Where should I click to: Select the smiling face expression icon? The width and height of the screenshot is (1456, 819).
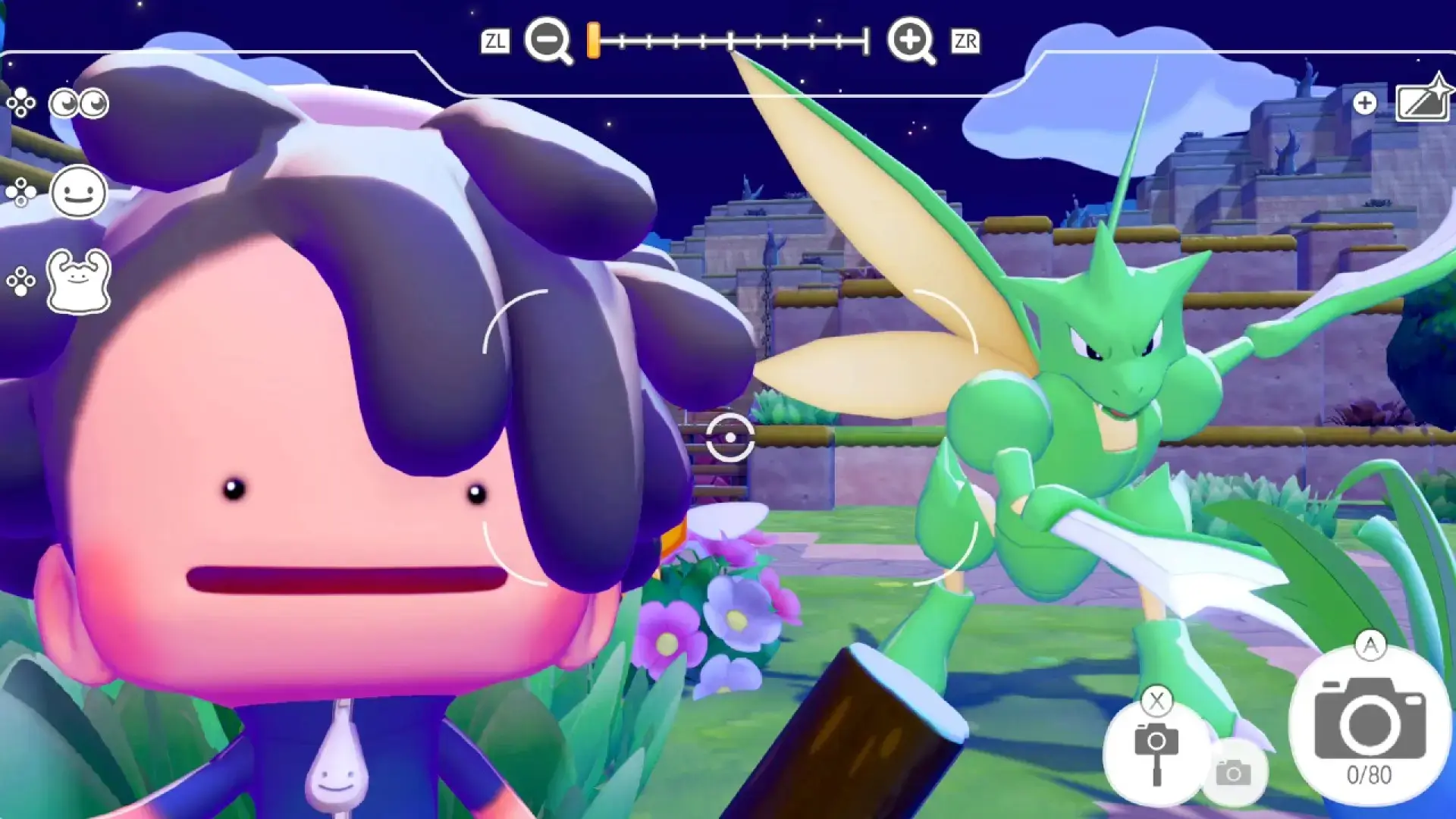(x=78, y=191)
